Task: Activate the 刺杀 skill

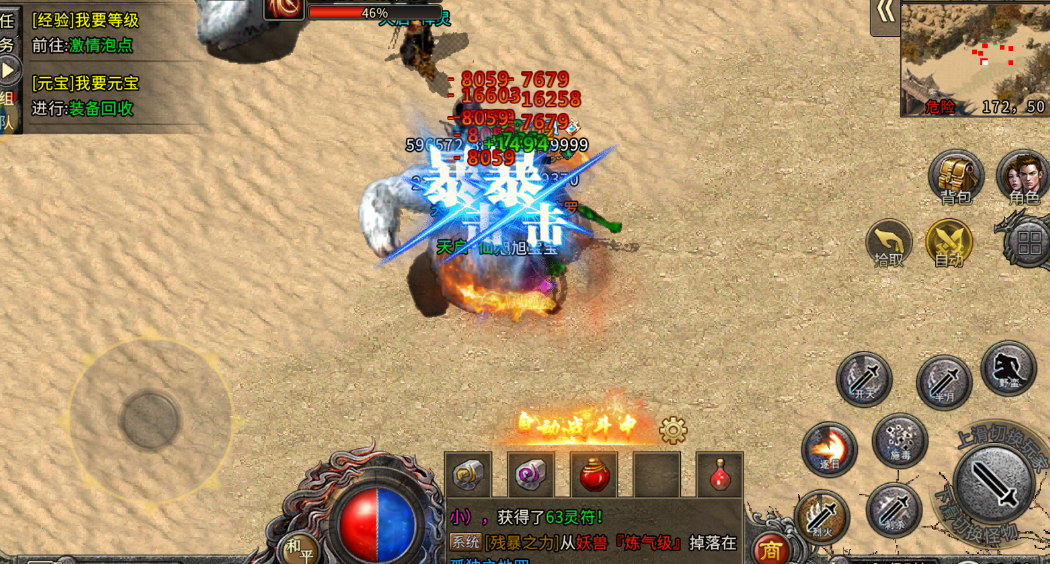Action: (x=893, y=509)
